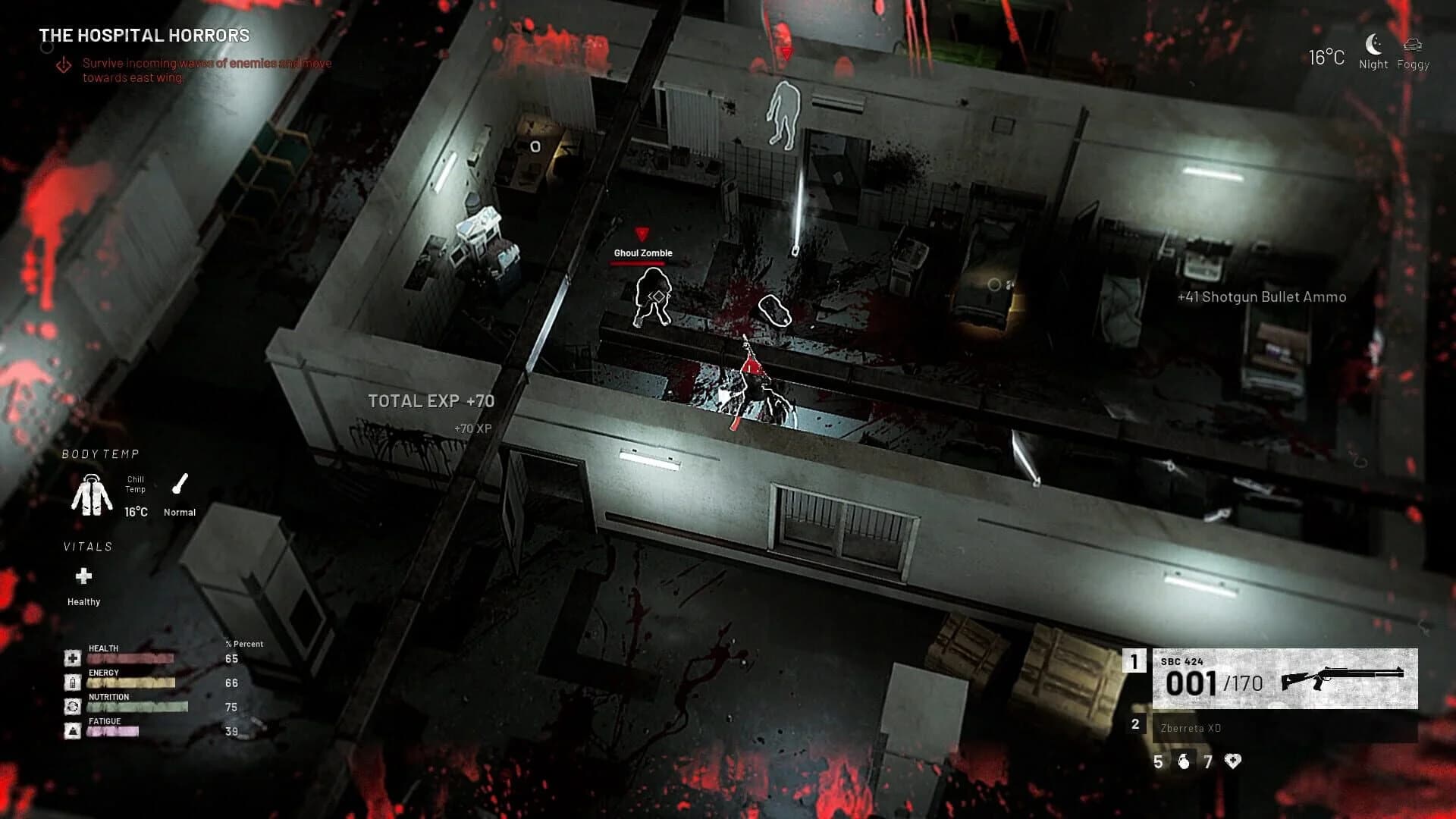Image resolution: width=1456 pixels, height=819 pixels.
Task: Click the recycle icon beside the NUTRITION bar
Action: 73,708
